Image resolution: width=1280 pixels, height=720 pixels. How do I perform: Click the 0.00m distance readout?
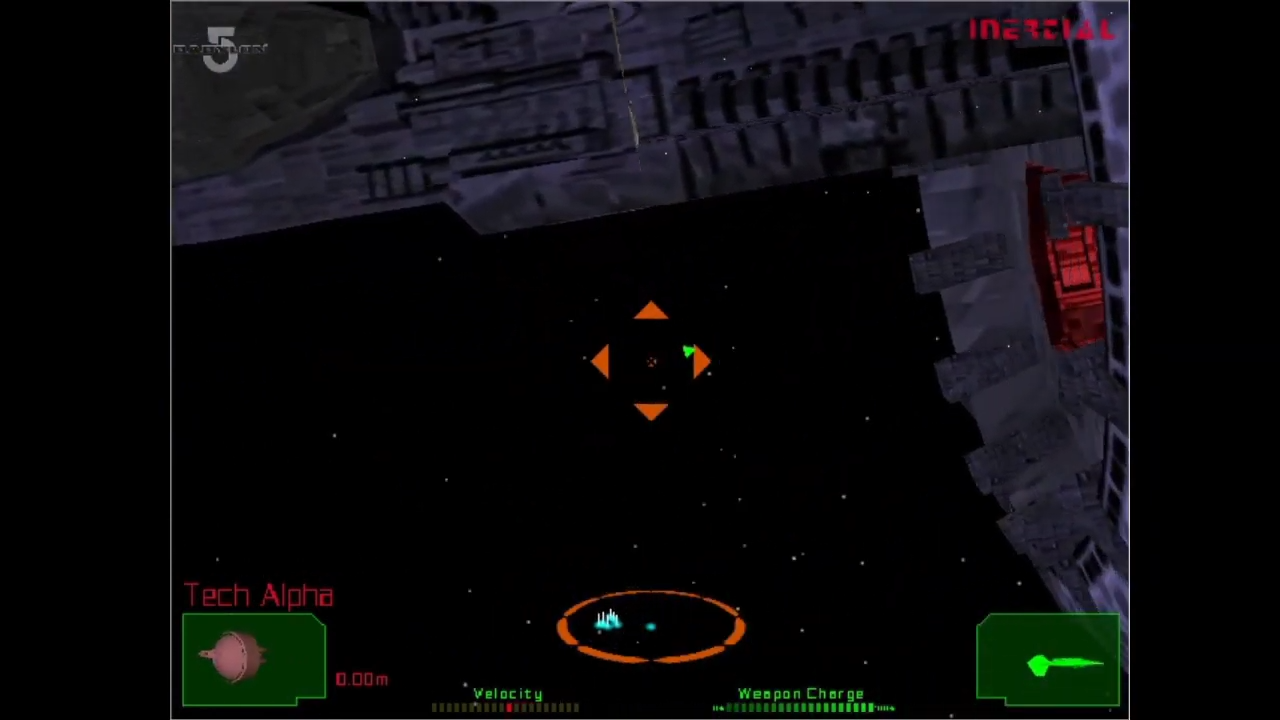[362, 679]
